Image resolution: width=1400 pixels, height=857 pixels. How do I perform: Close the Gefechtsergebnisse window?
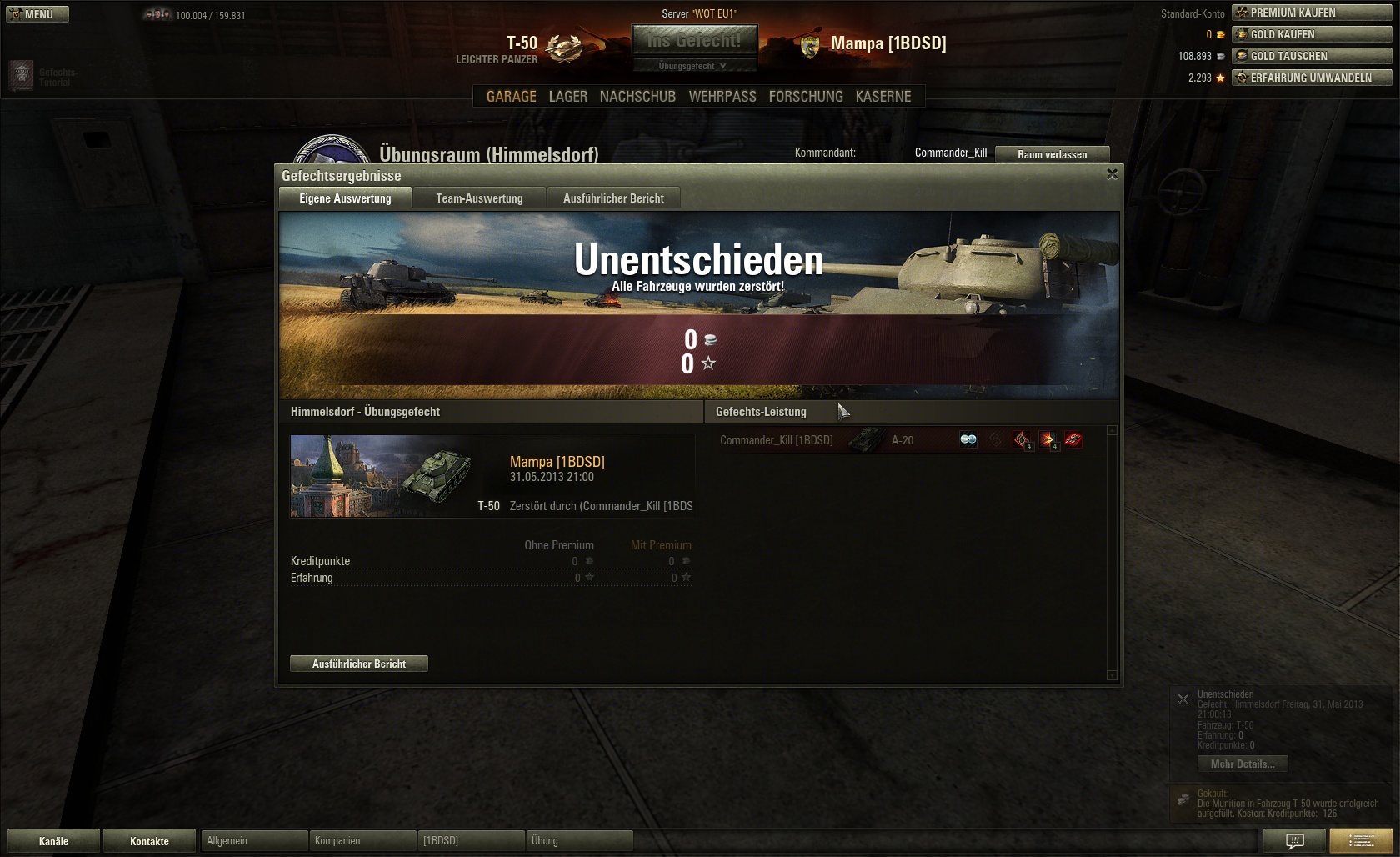coord(1112,174)
